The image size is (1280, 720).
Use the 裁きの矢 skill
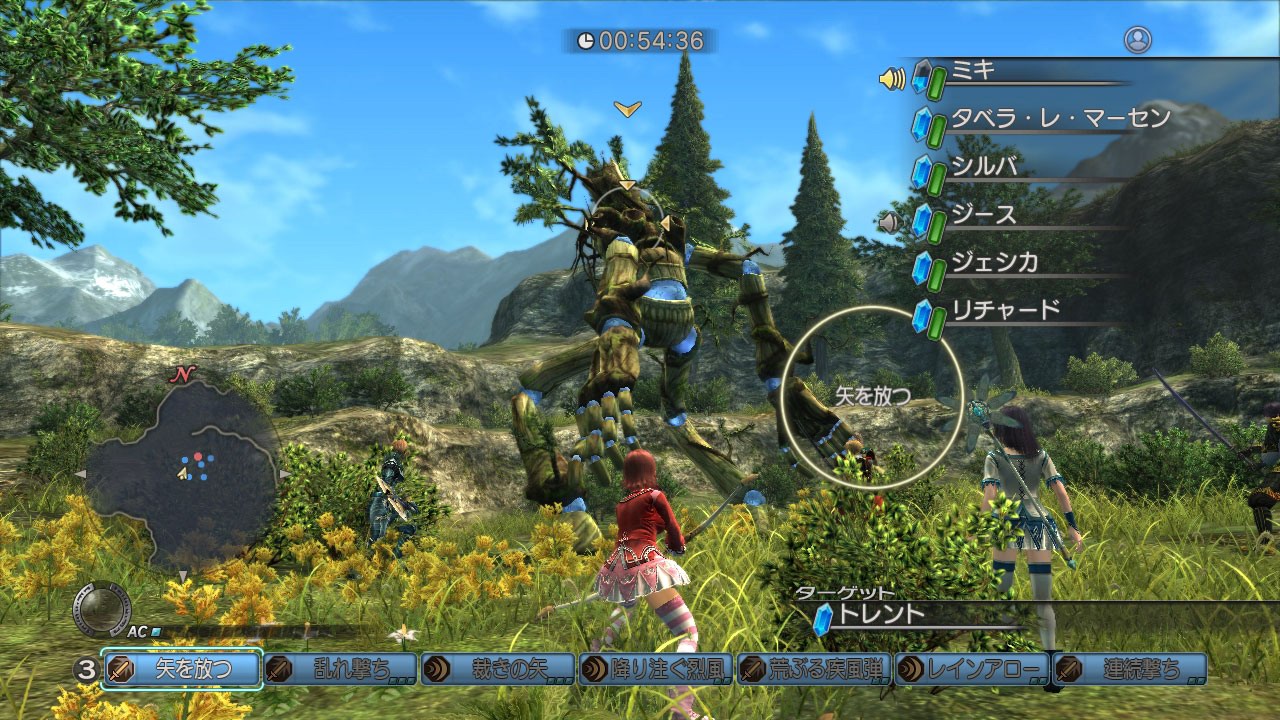pos(498,668)
